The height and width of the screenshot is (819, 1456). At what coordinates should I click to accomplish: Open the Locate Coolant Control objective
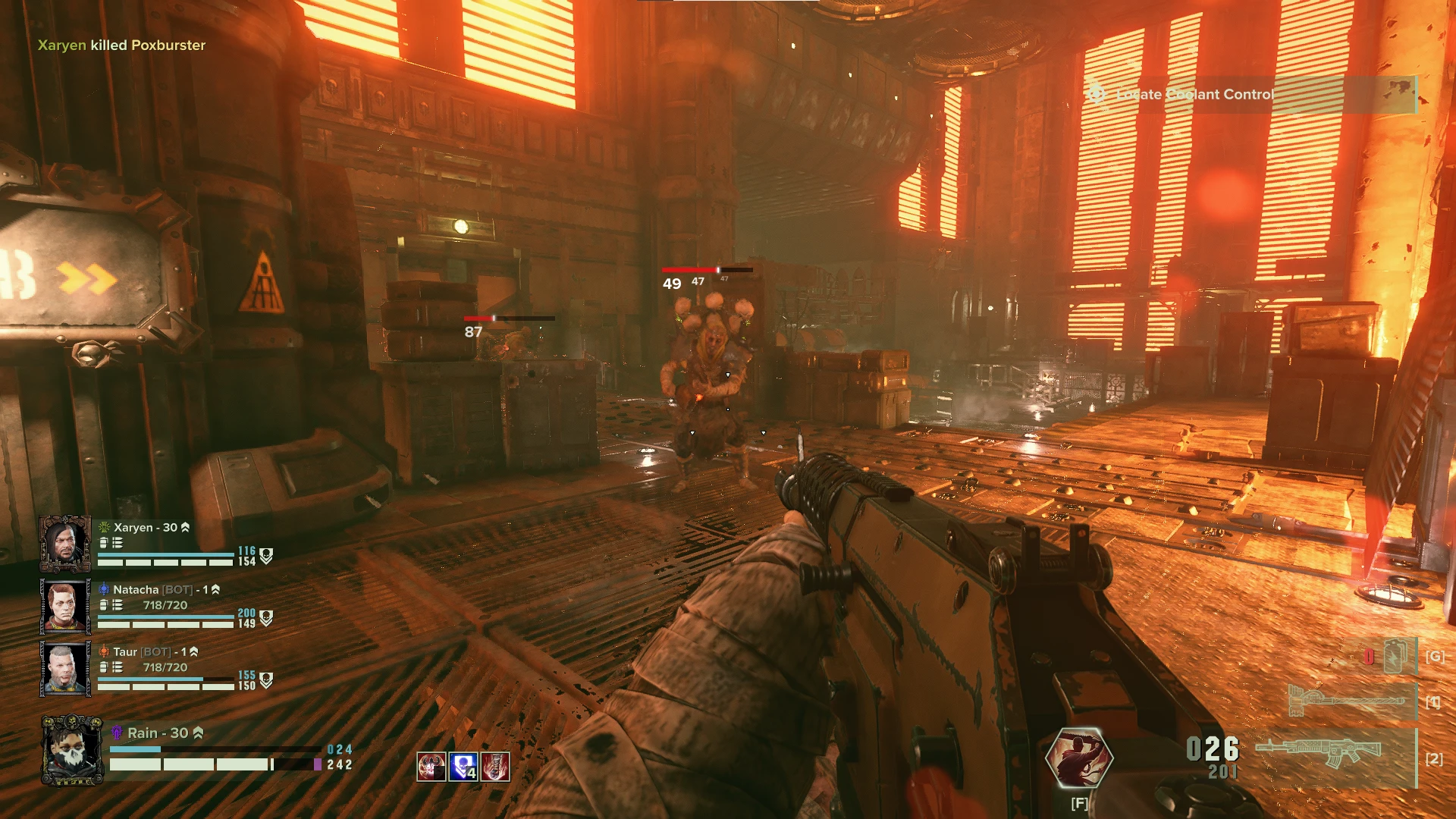point(1194,95)
